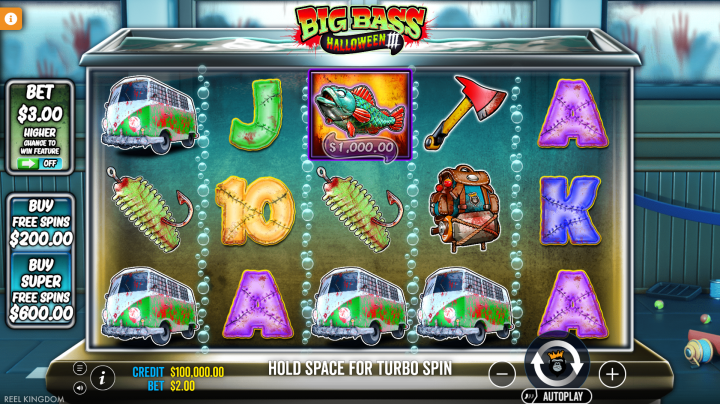Viewport: 720px width, 404px height.
Task: Open the game info paytable
Action: 101,377
